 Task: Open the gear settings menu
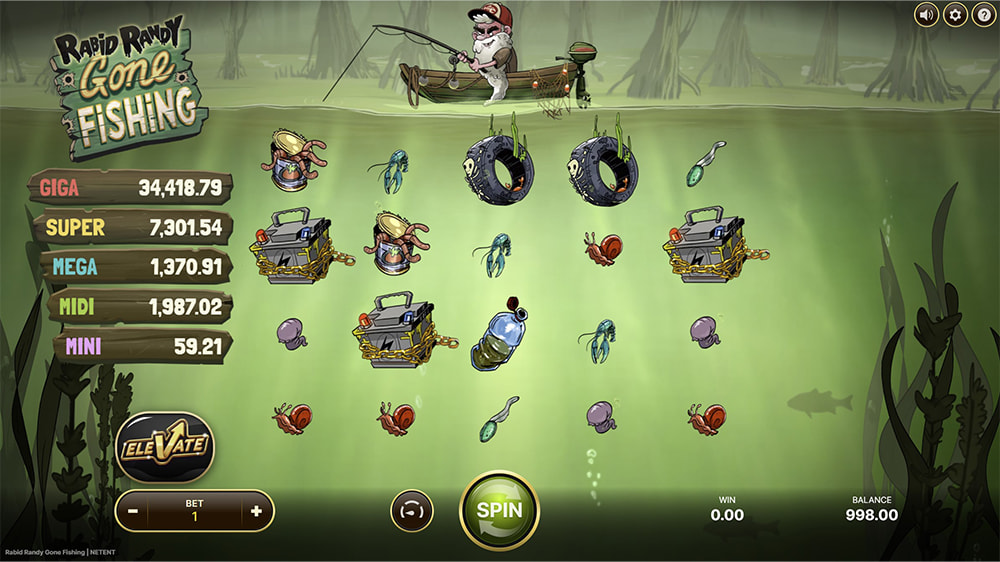click(x=955, y=15)
